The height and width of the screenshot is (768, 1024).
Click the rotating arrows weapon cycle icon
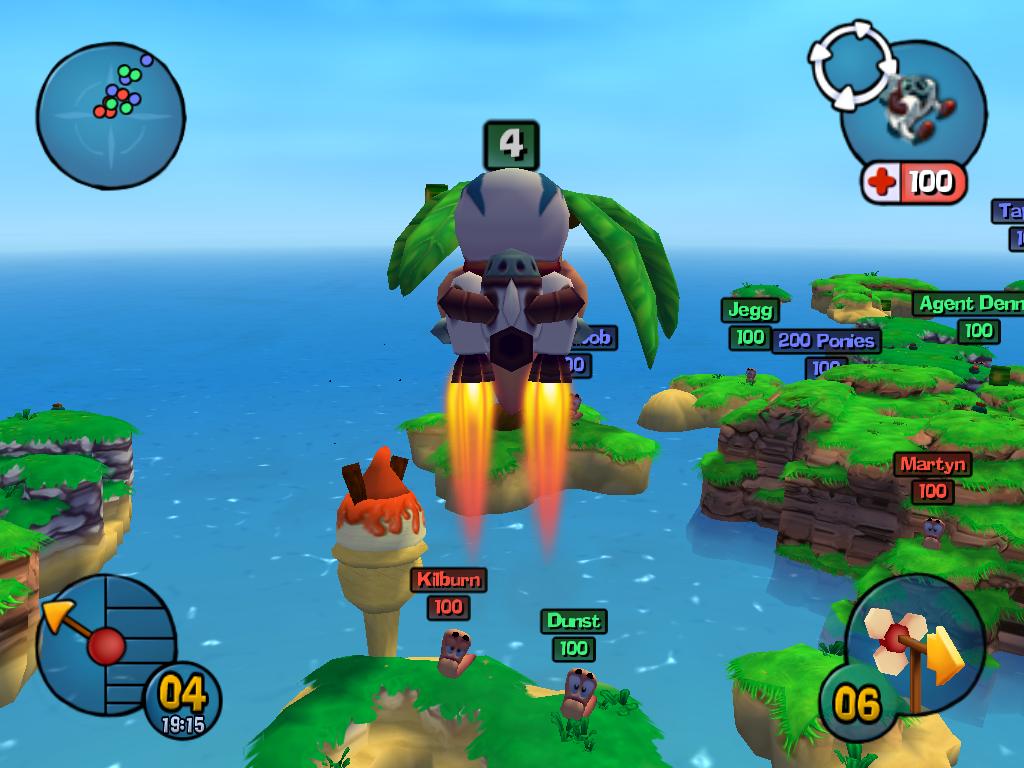click(849, 65)
